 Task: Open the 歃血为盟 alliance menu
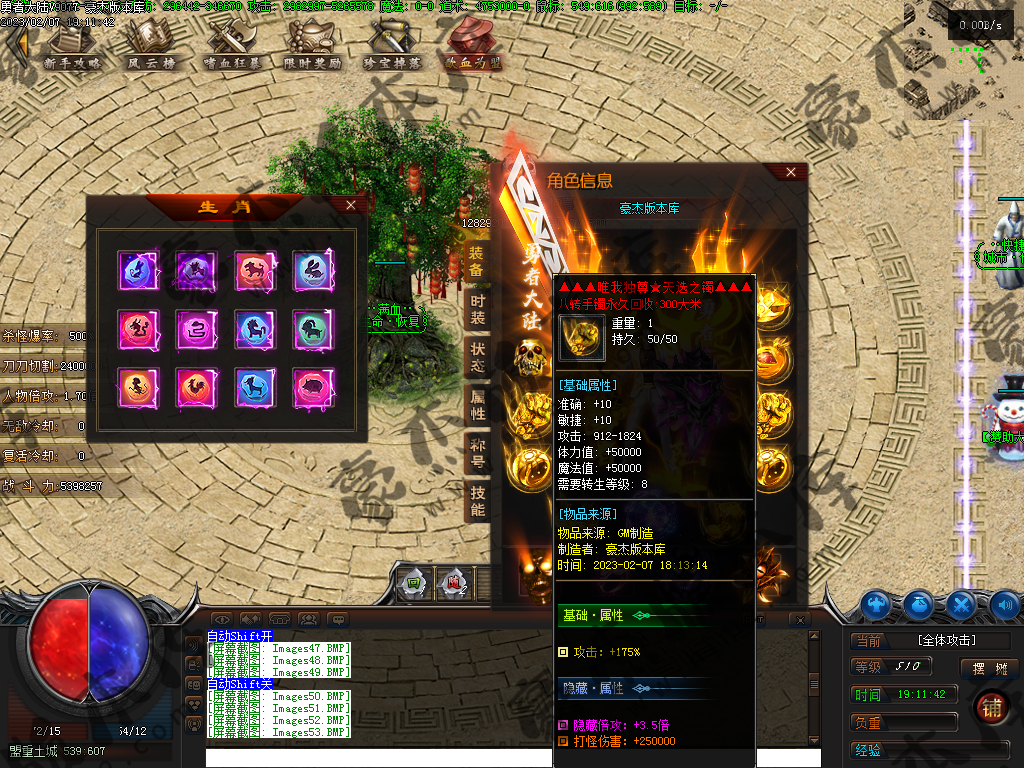tap(473, 43)
